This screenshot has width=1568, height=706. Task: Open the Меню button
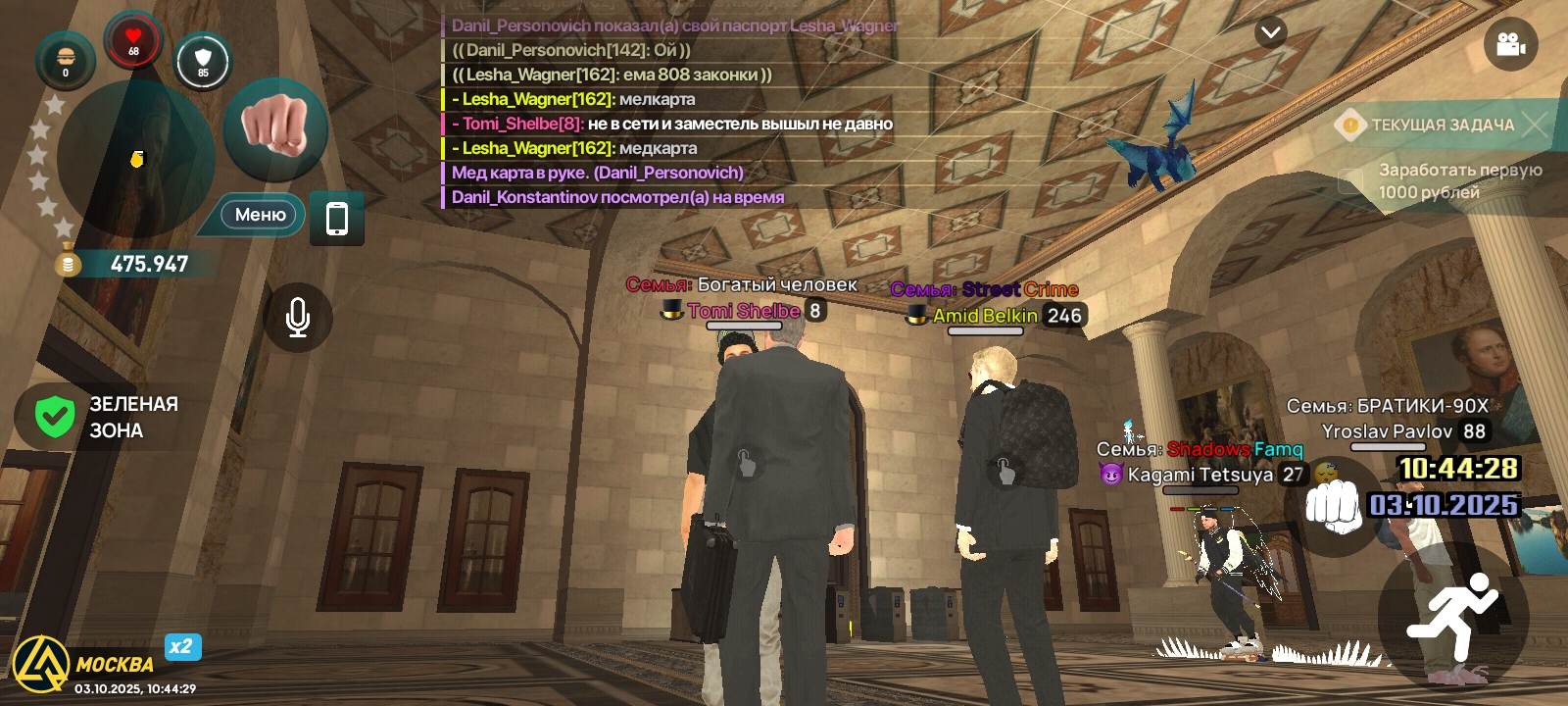pyautogui.click(x=259, y=215)
